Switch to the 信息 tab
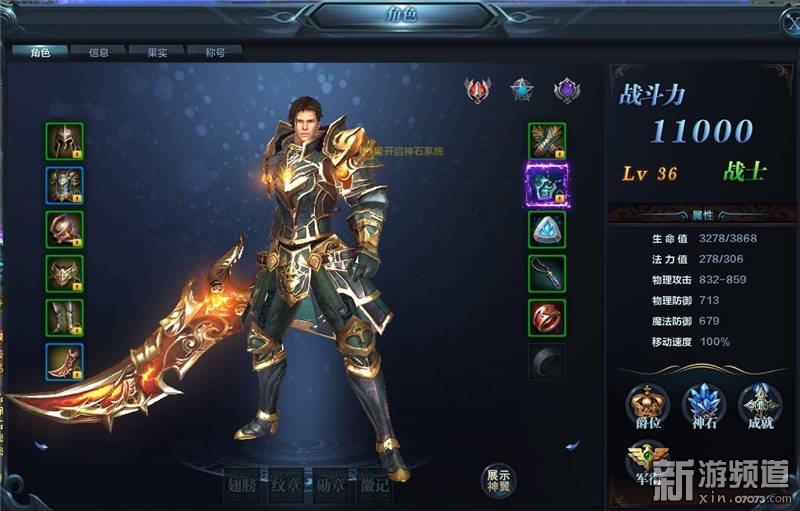 pyautogui.click(x=99, y=52)
